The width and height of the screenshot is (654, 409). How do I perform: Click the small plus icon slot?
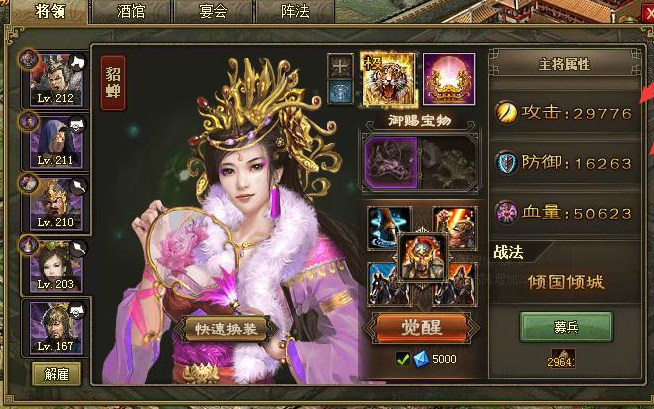pyautogui.click(x=341, y=65)
